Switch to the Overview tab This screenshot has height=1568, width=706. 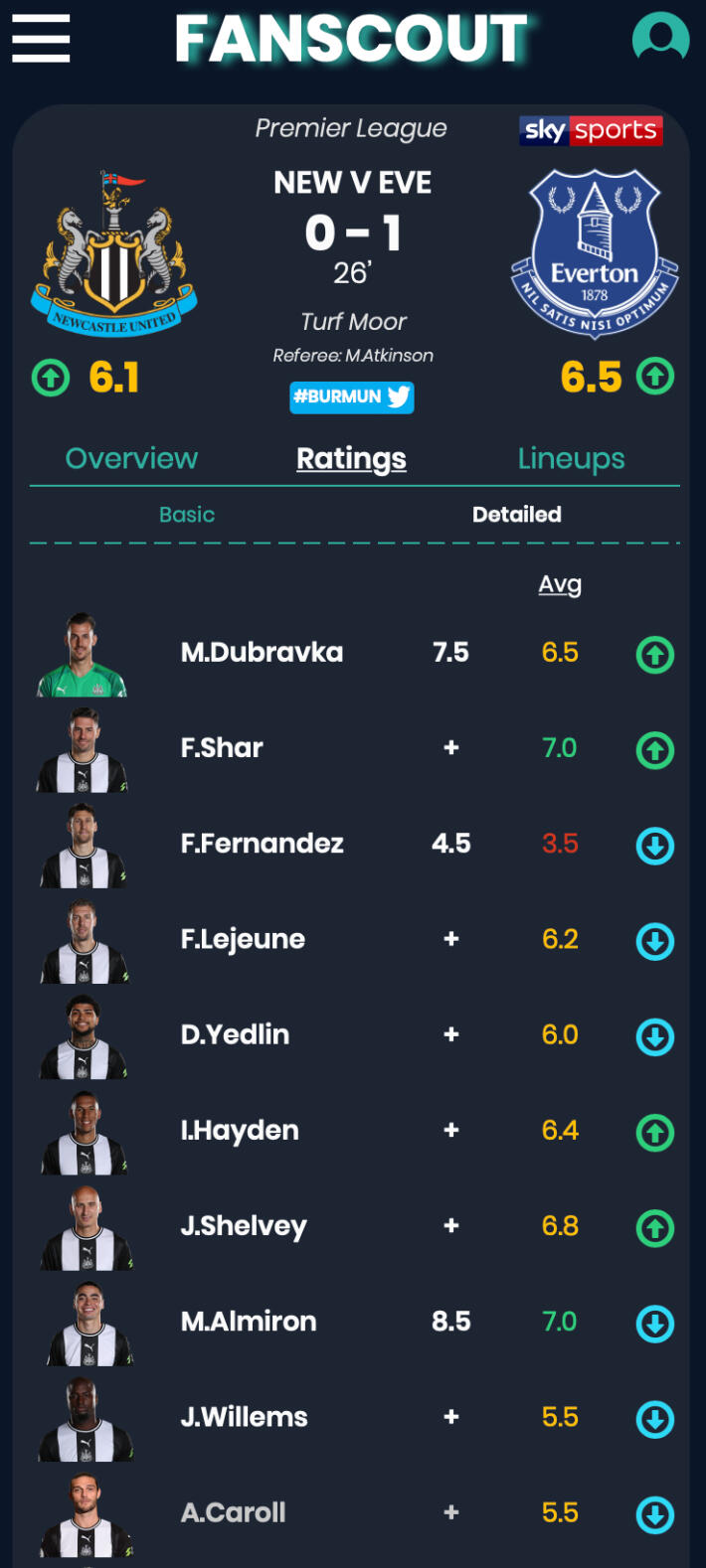(x=131, y=458)
